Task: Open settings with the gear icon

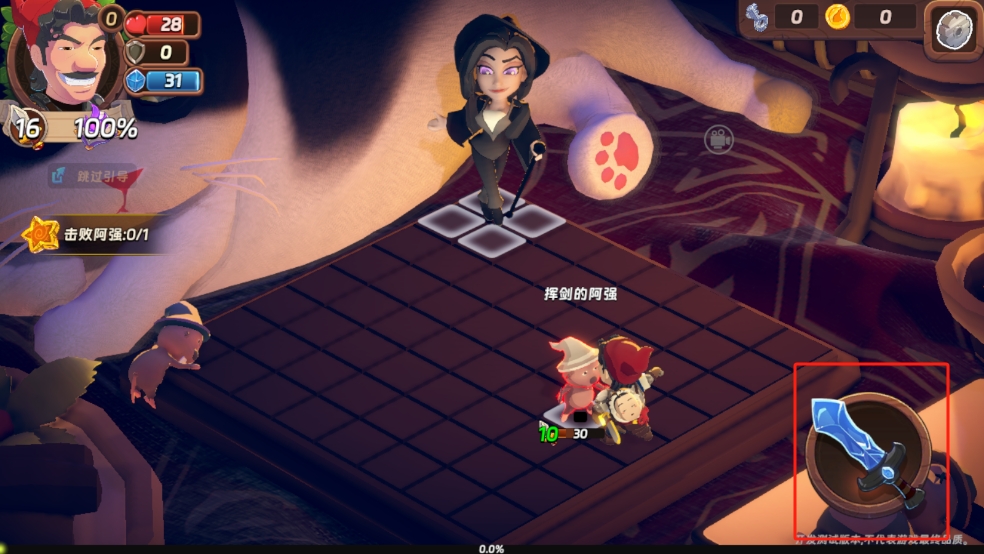Action: pyautogui.click(x=953, y=30)
